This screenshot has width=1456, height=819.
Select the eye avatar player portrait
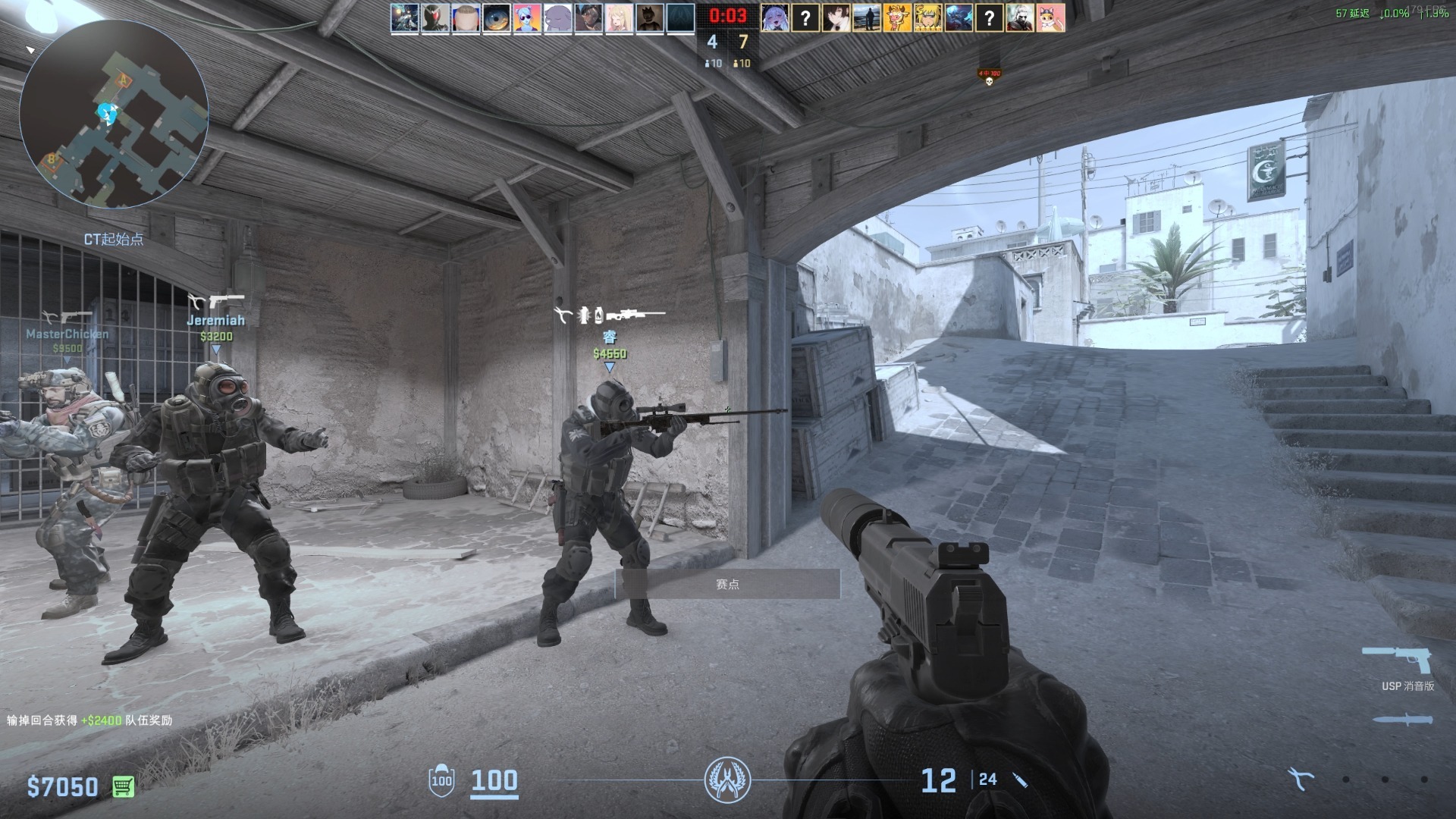tap(497, 17)
